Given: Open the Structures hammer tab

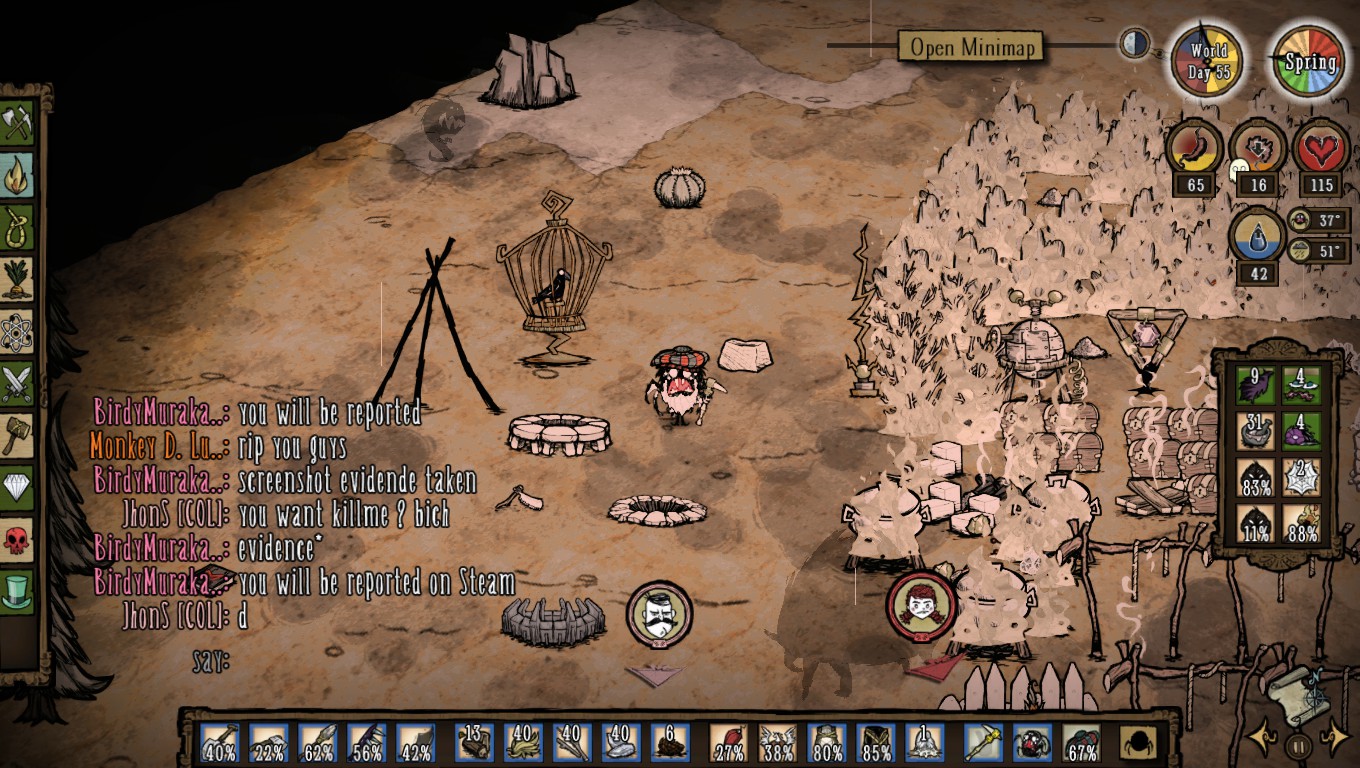Looking at the screenshot, I should pyautogui.click(x=18, y=436).
